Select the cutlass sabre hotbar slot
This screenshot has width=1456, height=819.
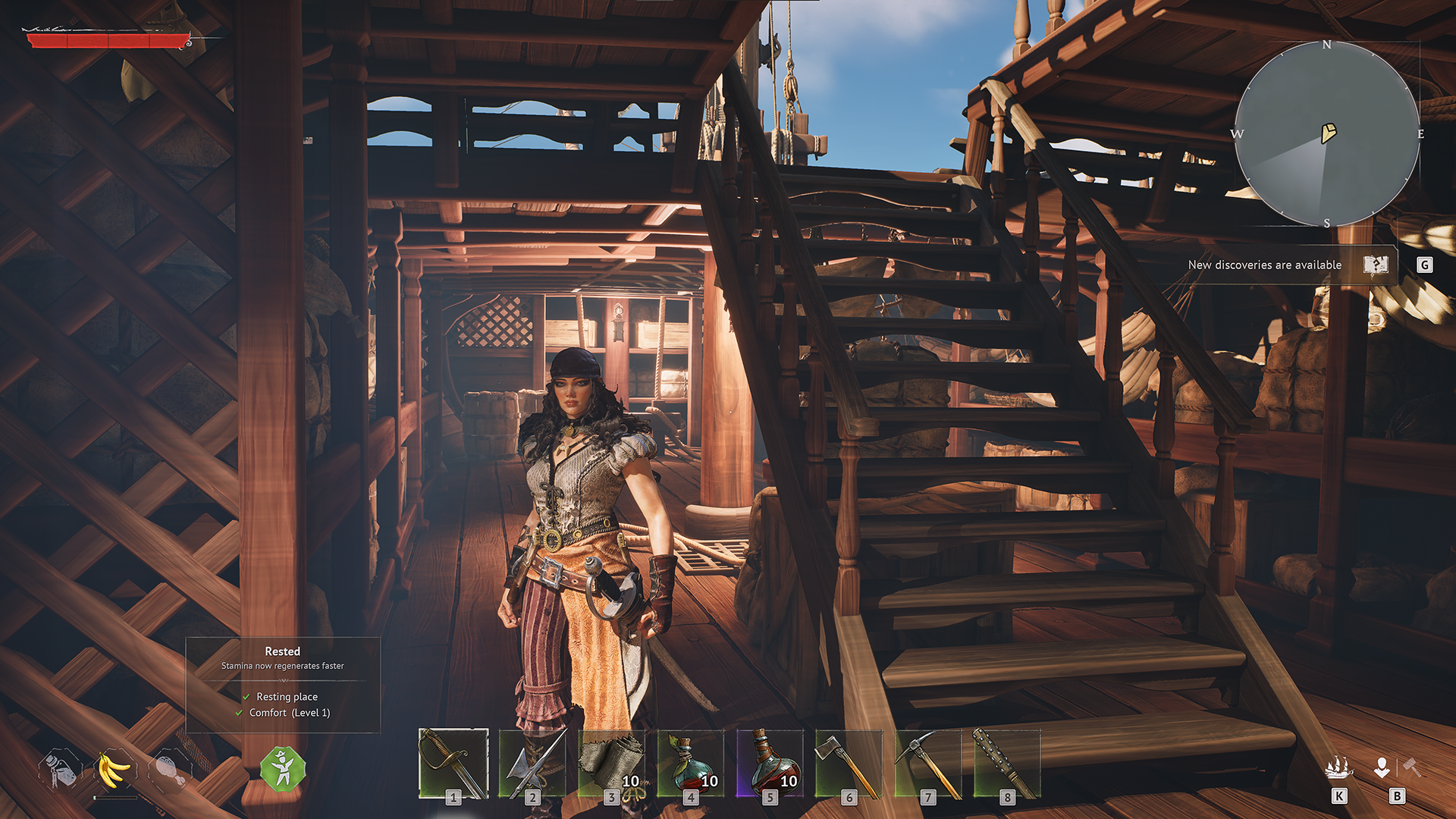click(x=453, y=764)
